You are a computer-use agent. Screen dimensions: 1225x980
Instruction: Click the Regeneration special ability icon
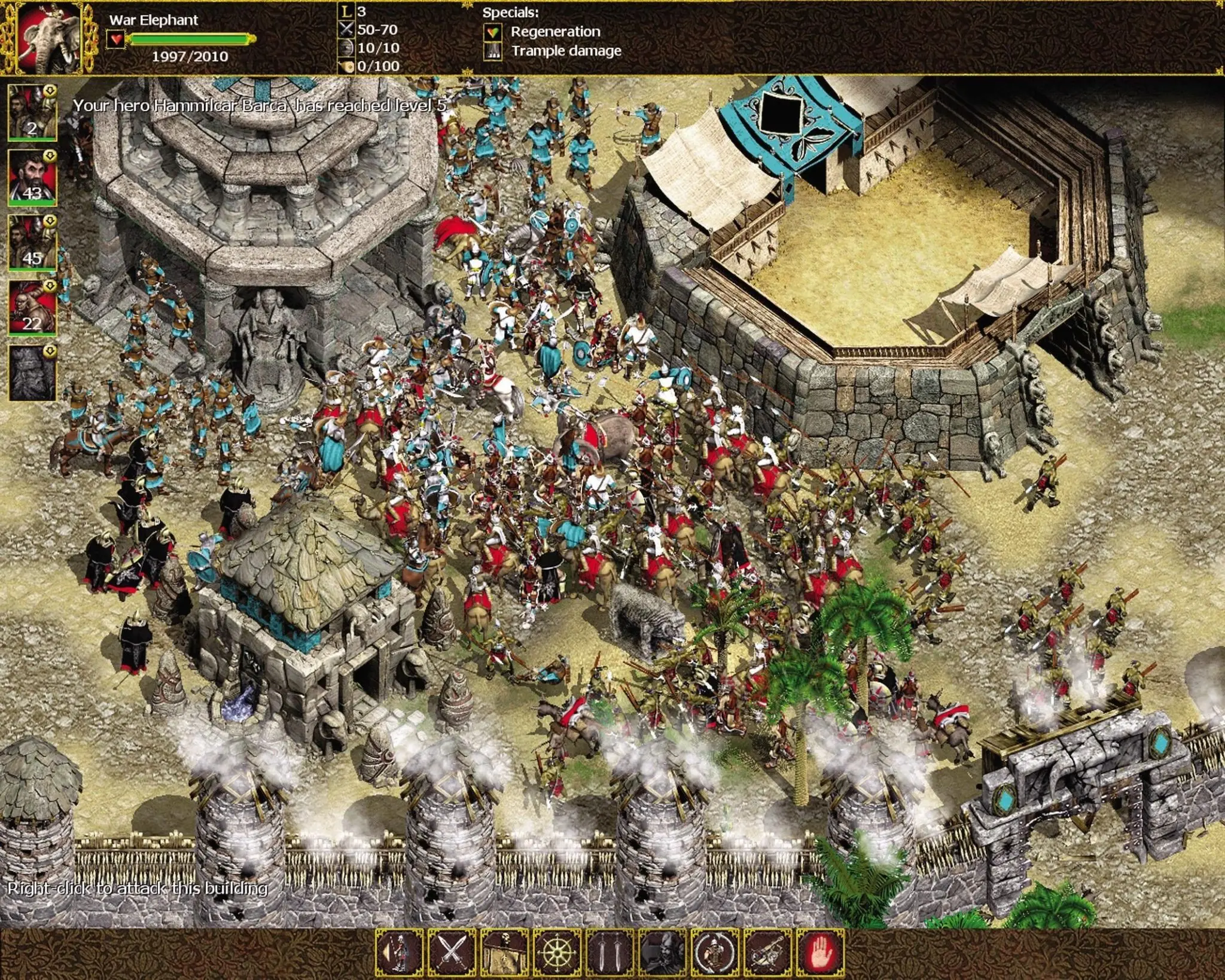(x=492, y=31)
